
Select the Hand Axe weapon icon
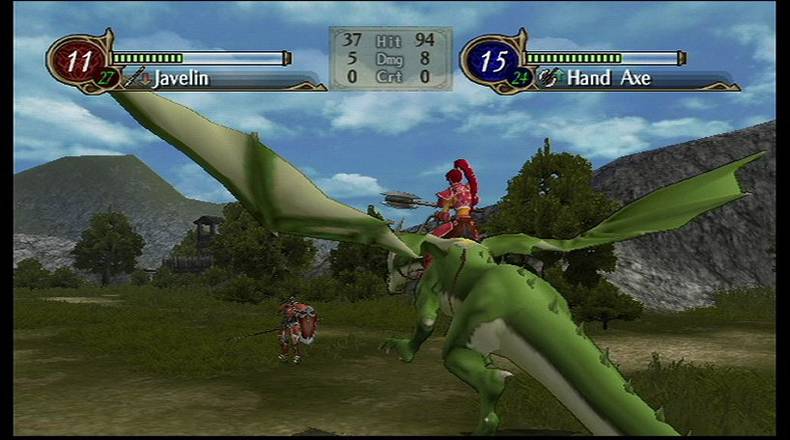[549, 77]
